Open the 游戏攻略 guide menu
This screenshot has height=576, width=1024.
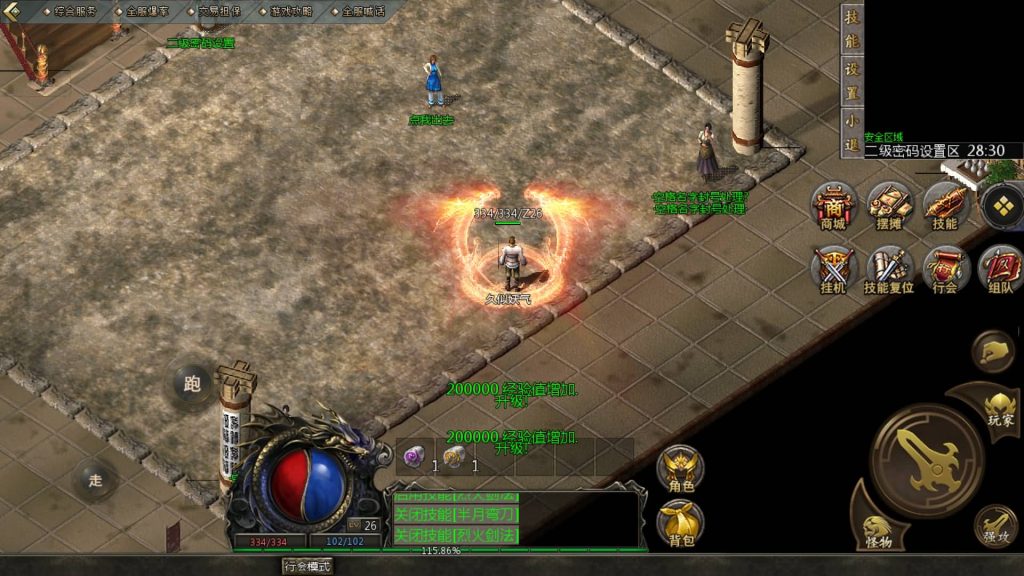click(291, 12)
